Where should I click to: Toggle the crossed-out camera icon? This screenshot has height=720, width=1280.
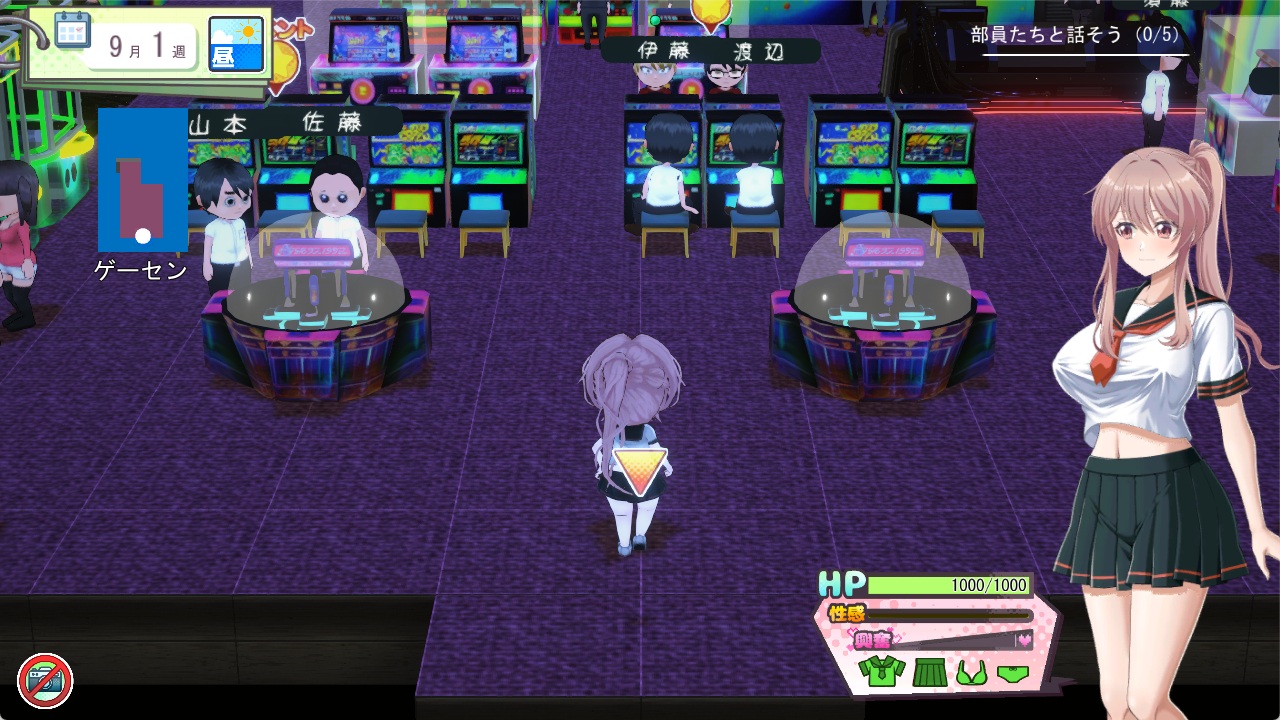pyautogui.click(x=45, y=681)
